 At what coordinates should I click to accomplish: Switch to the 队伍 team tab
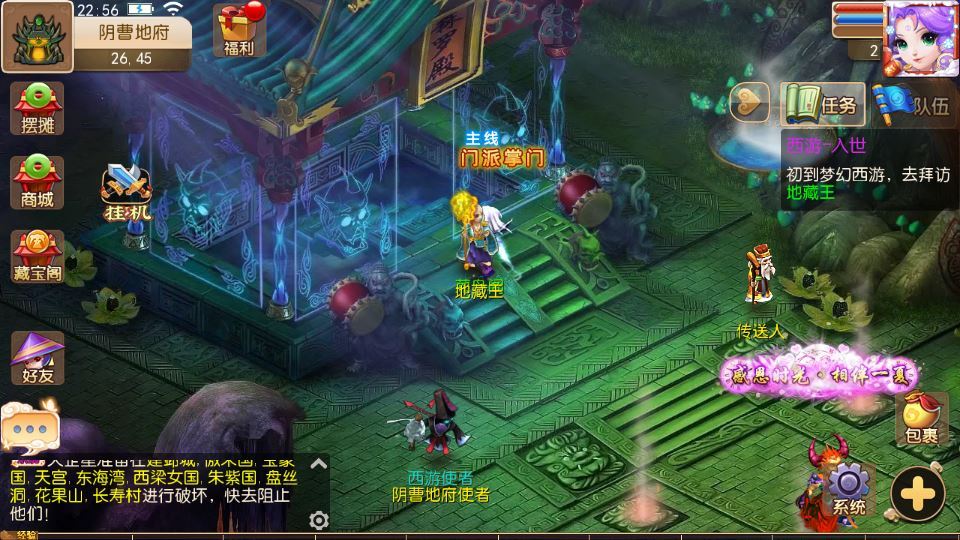912,103
